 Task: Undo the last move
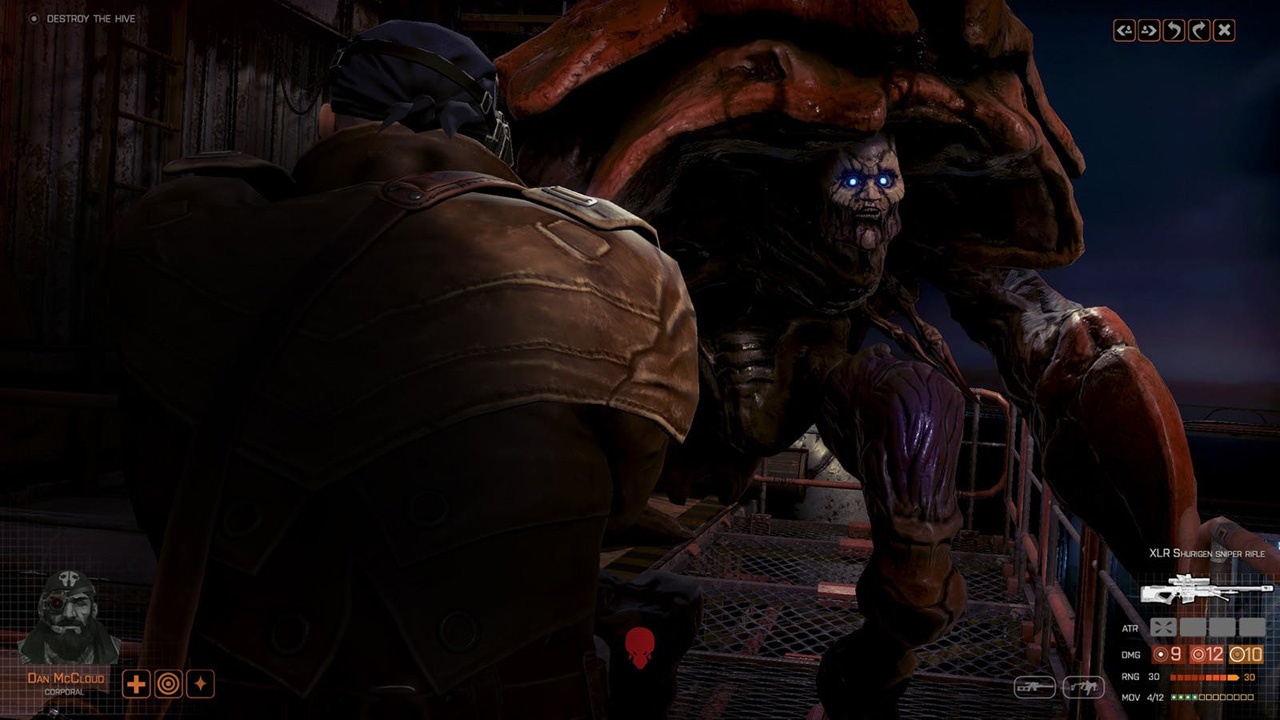click(1173, 30)
